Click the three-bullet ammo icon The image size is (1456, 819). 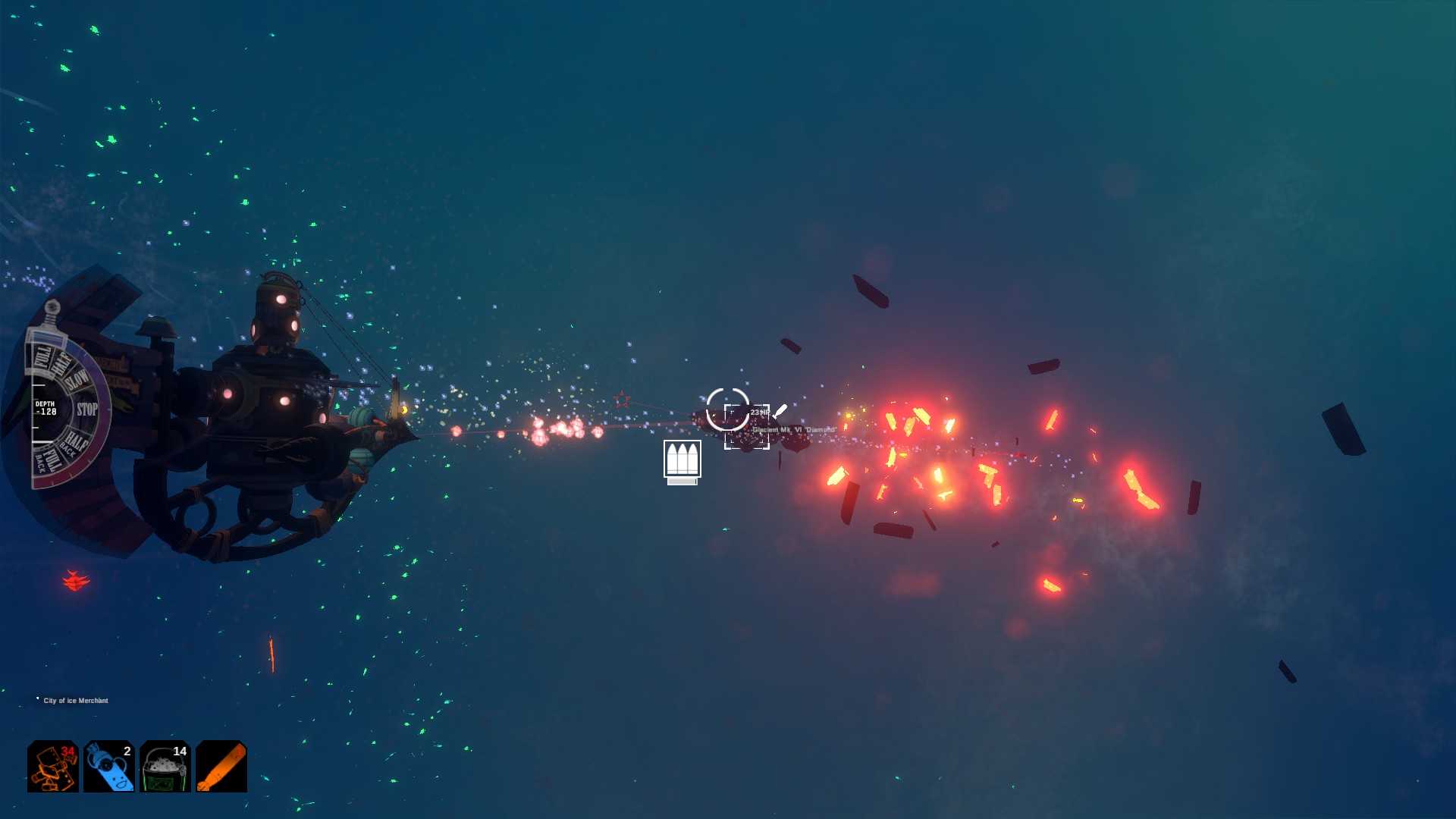click(x=682, y=460)
